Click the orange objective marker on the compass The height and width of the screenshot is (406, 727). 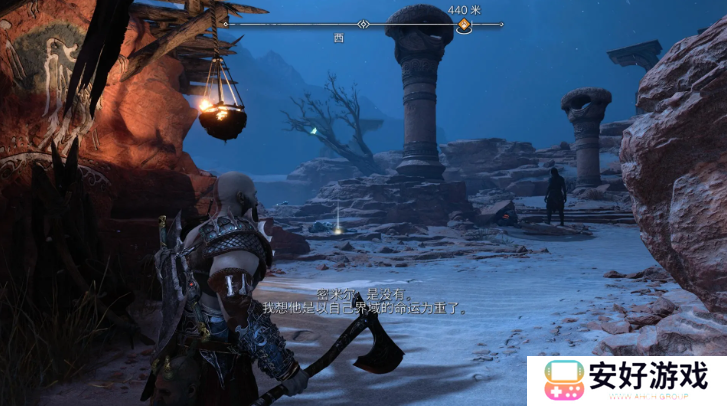pos(464,27)
